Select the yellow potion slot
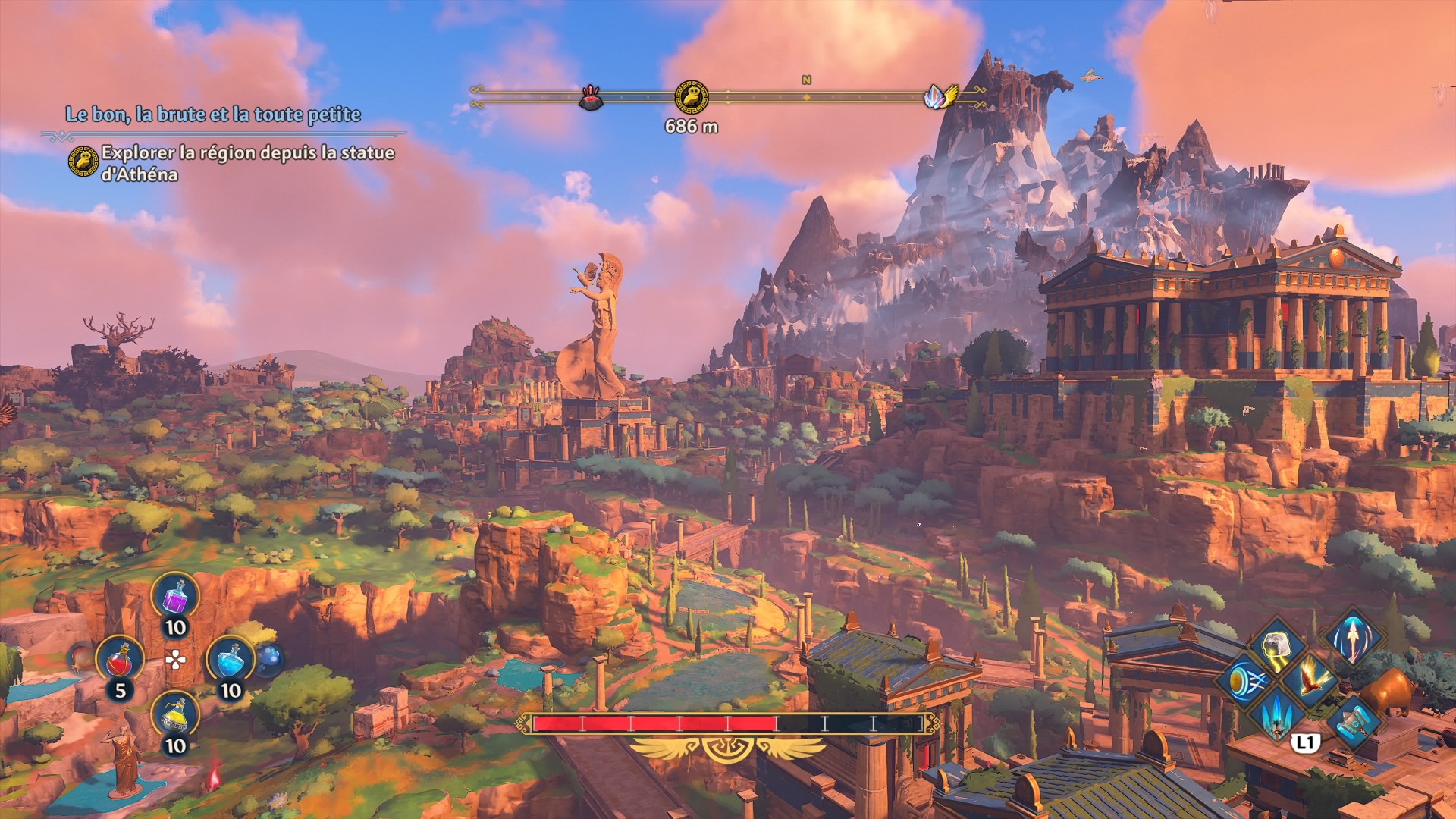Viewport: 1456px width, 819px height. 175,714
